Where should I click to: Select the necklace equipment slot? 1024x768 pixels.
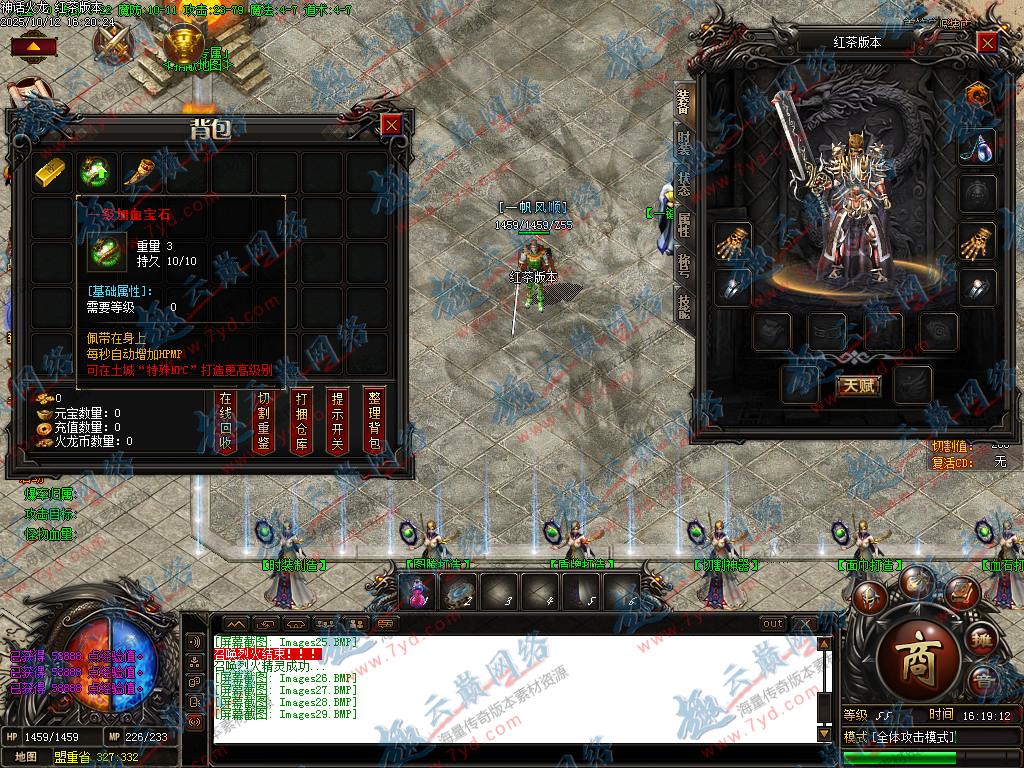point(977,147)
